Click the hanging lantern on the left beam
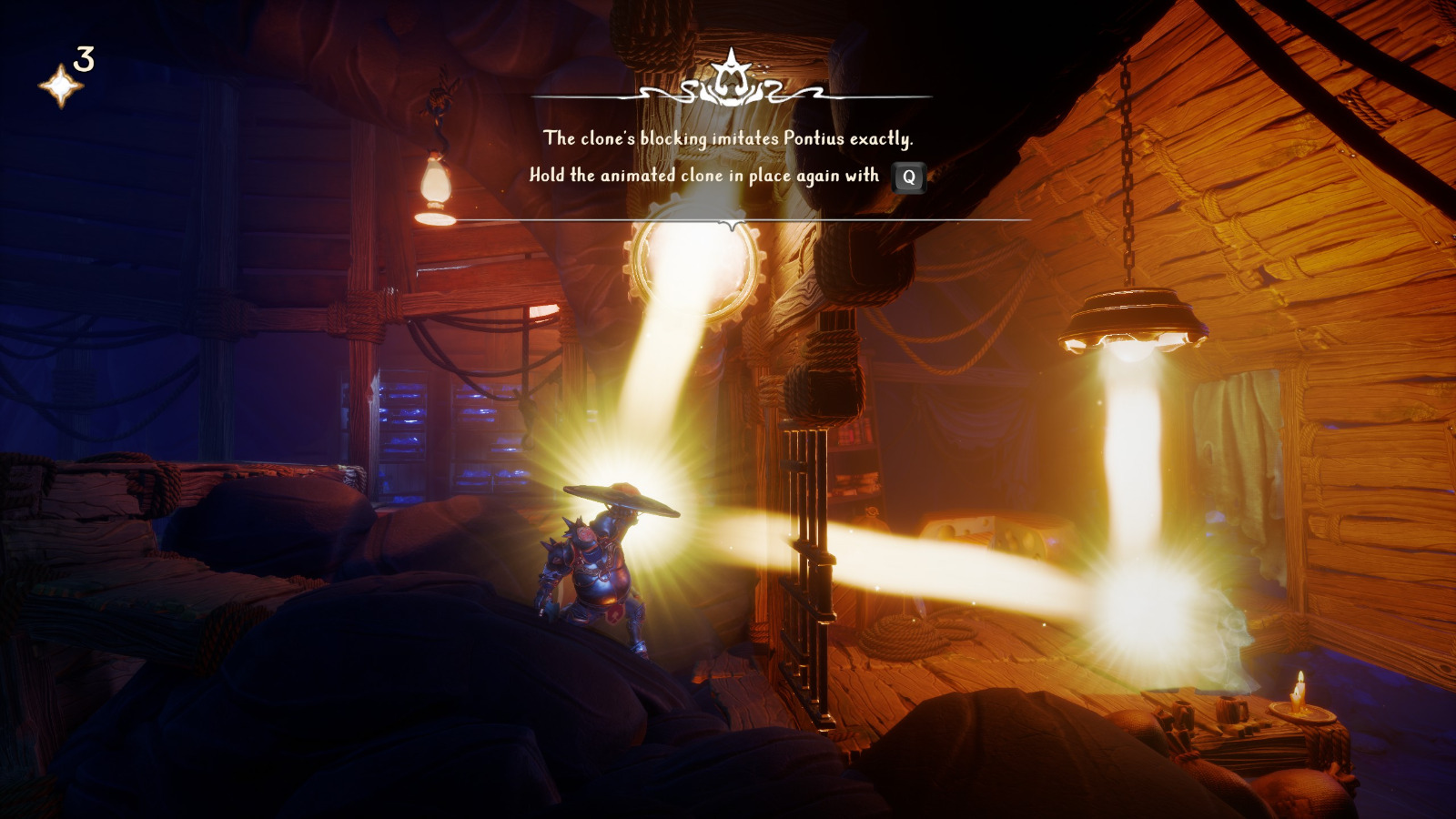 click(x=434, y=182)
